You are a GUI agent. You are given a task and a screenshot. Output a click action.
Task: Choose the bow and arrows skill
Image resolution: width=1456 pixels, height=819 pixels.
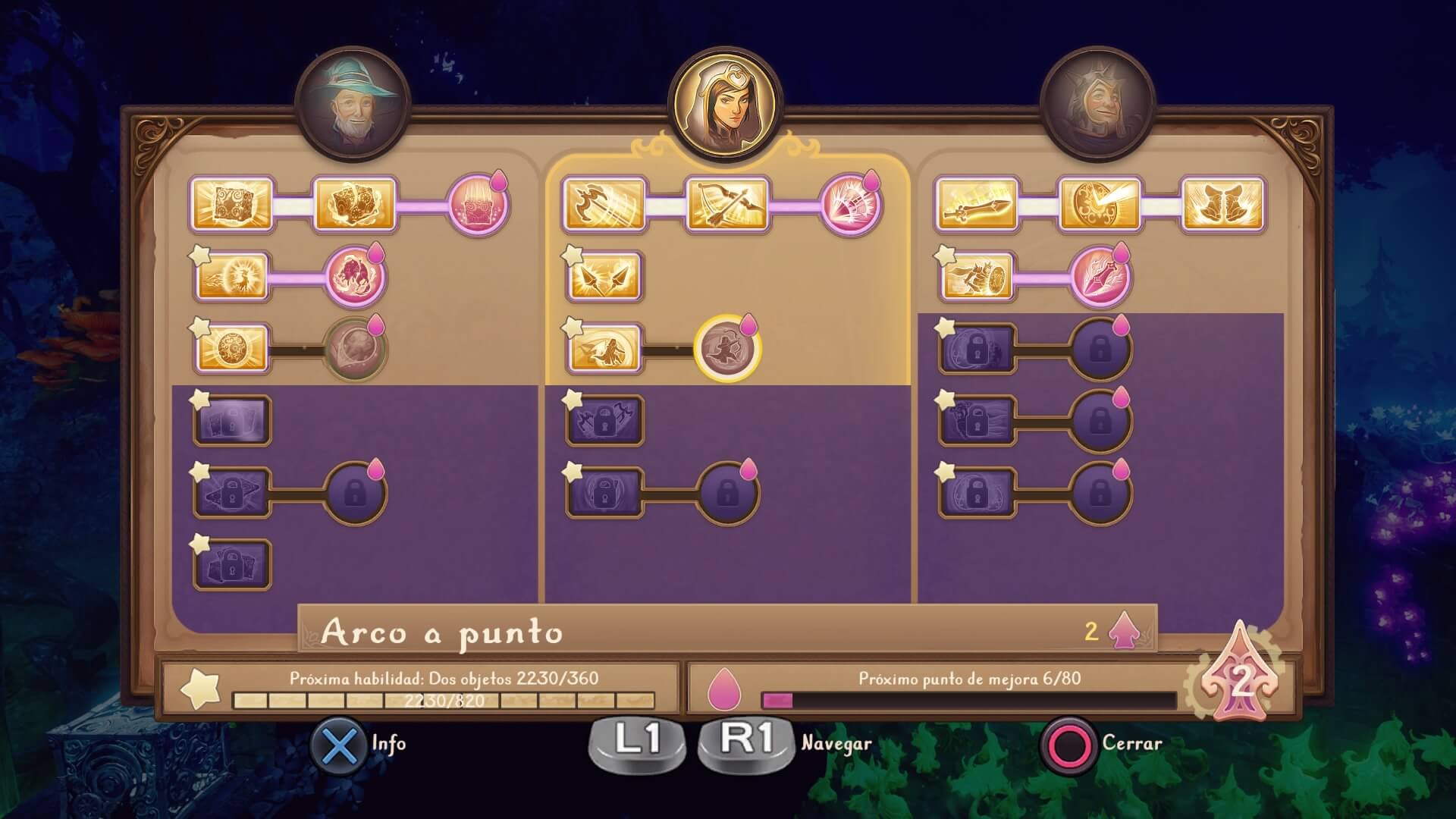[x=726, y=205]
